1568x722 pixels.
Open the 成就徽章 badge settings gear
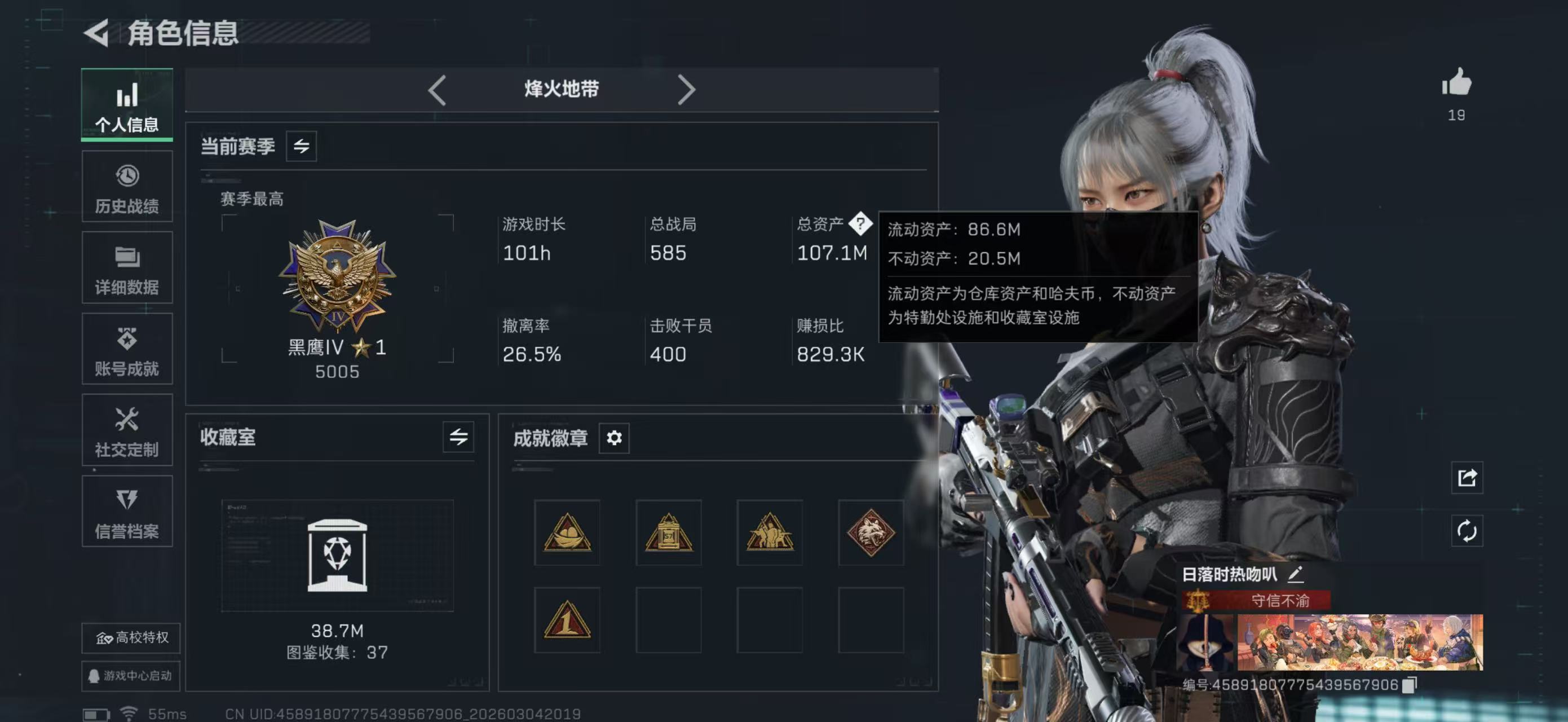click(x=614, y=438)
